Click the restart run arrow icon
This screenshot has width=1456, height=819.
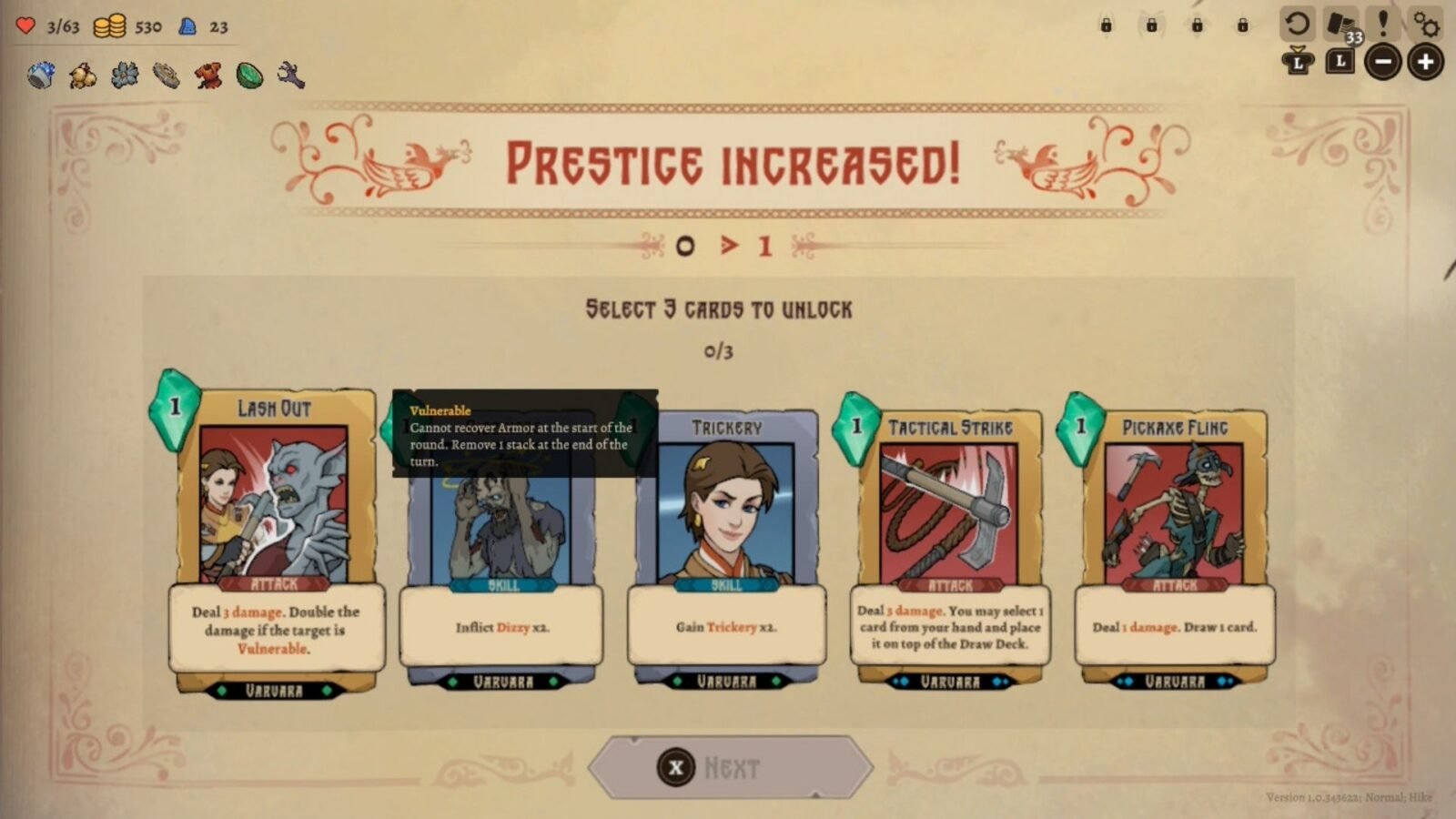[1299, 25]
